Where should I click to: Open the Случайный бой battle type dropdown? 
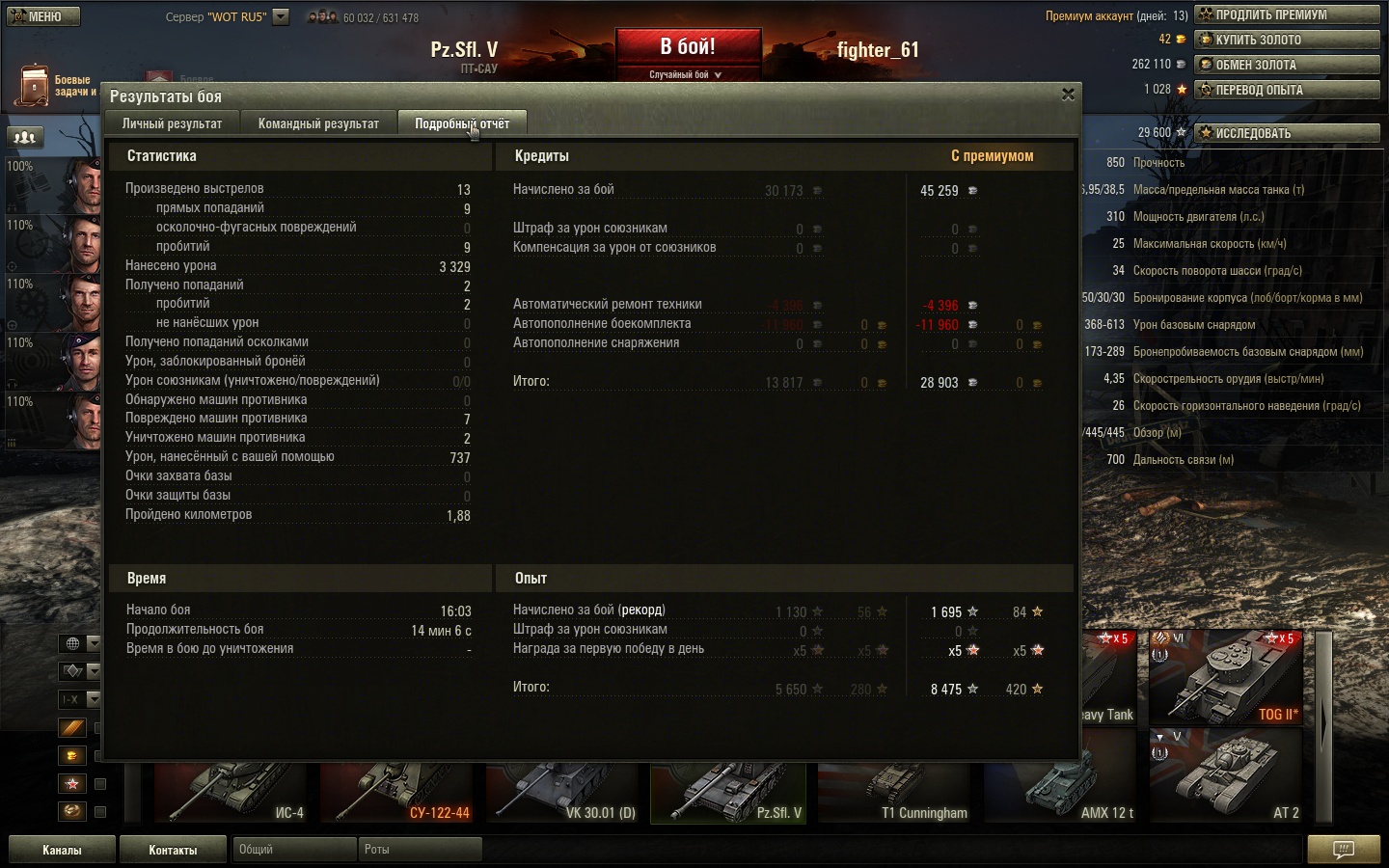click(x=686, y=74)
